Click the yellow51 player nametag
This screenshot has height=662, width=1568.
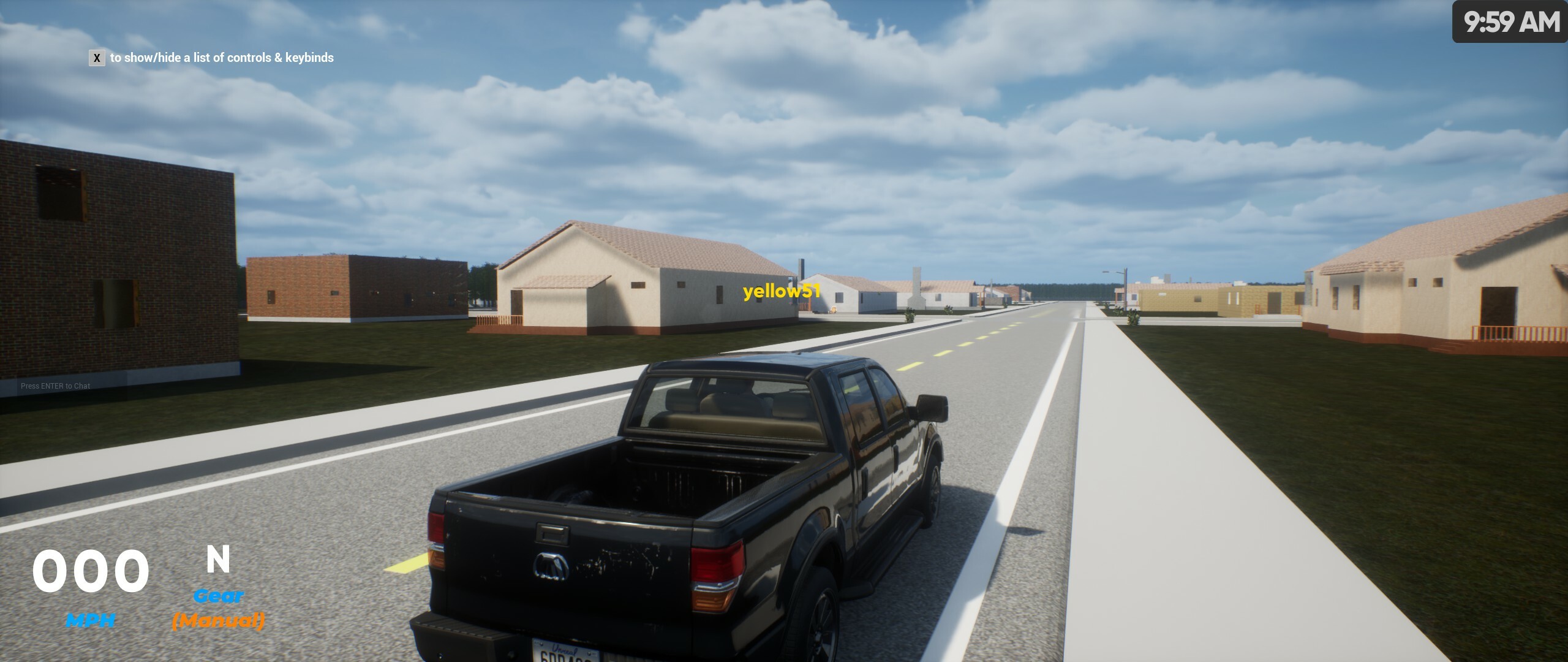point(780,293)
